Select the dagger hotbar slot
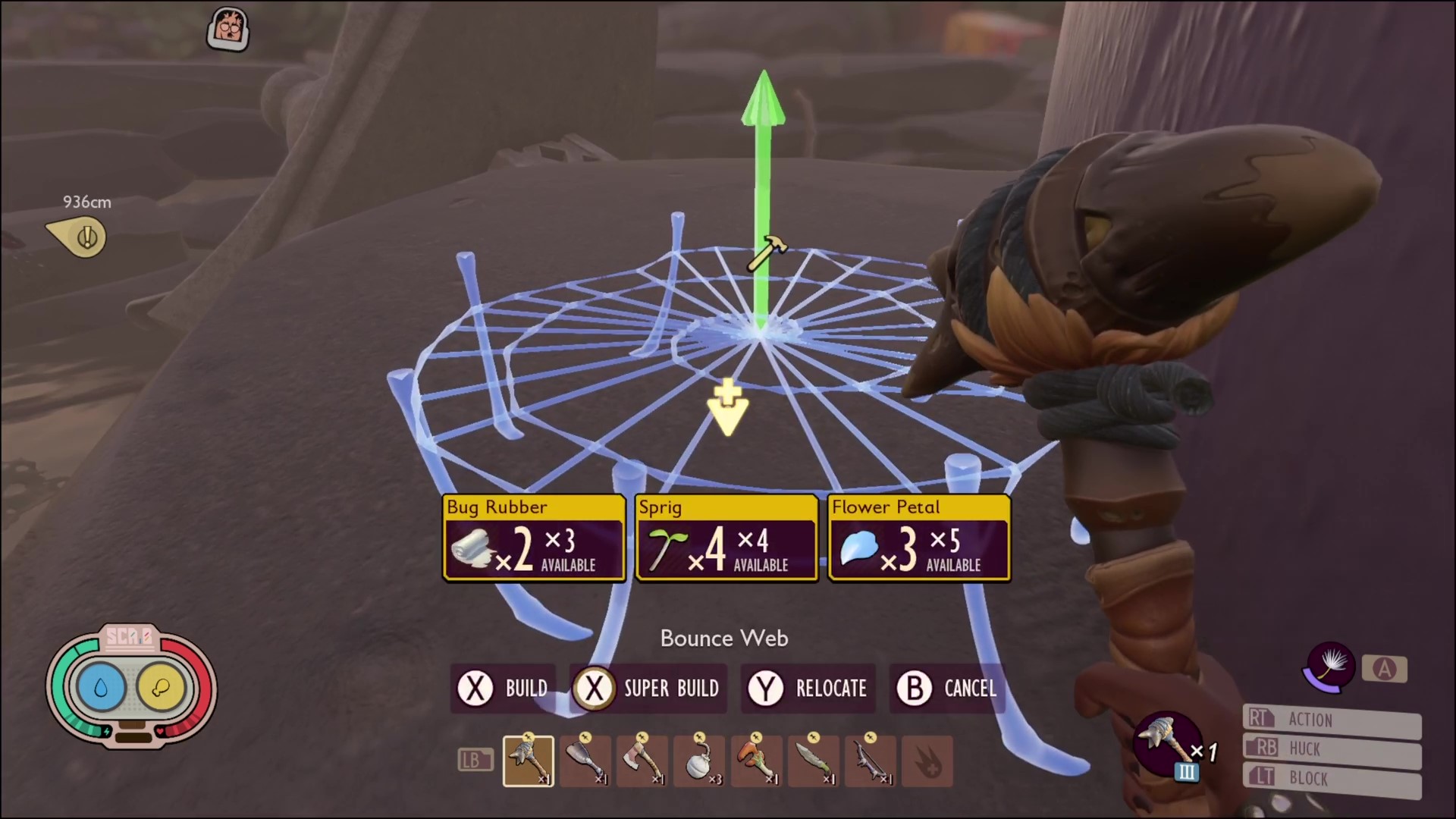The width and height of the screenshot is (1456, 819). click(813, 761)
